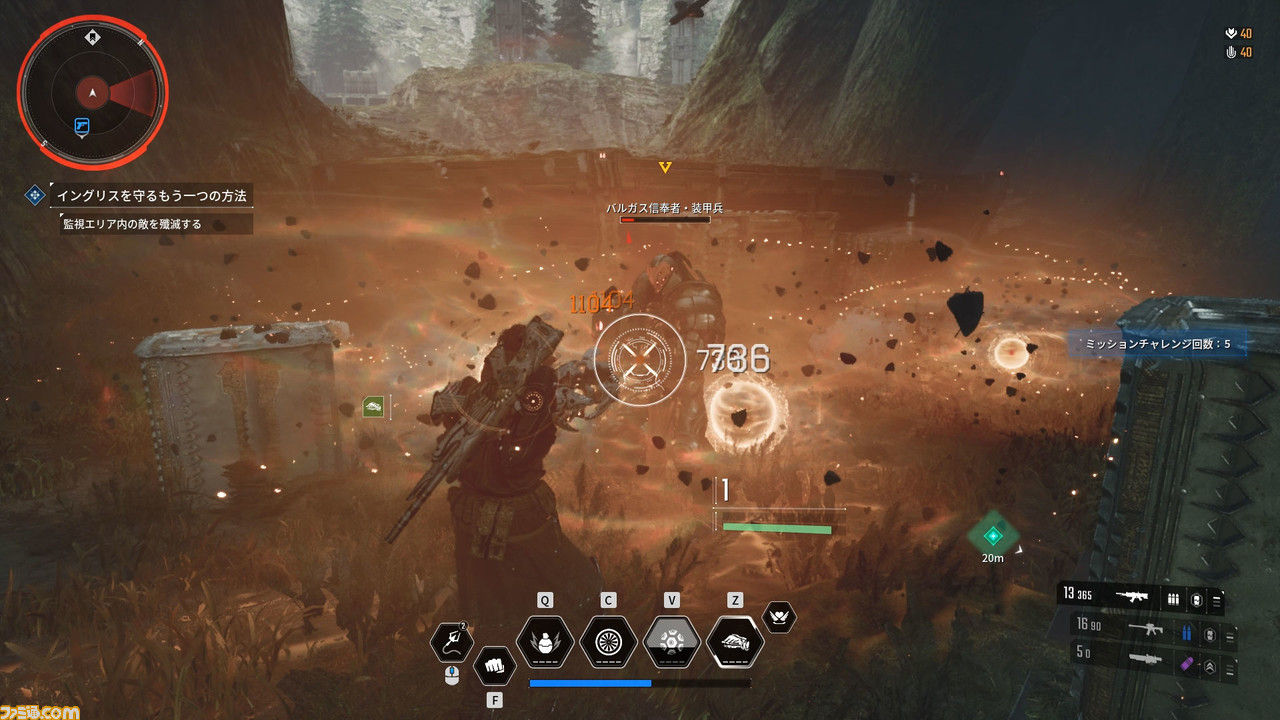This screenshot has height=720, width=1280.
Task: Activate the grappling hook ability icon
Action: [452, 642]
